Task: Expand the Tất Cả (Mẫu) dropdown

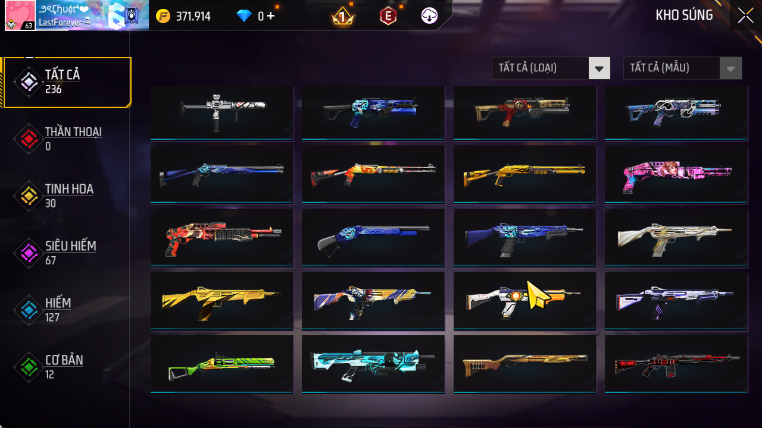Action: (x=682, y=68)
